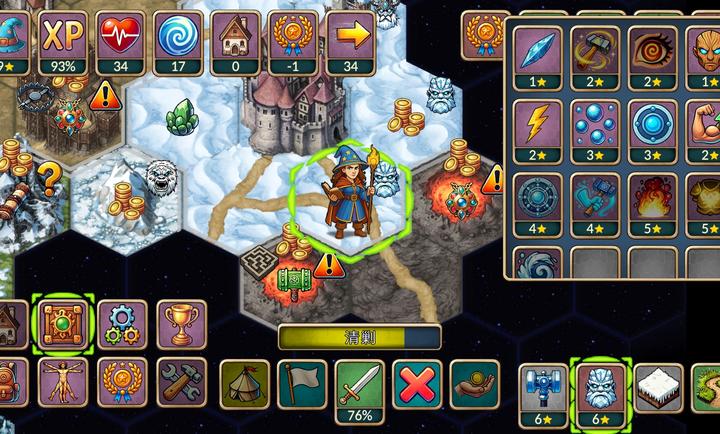Click the red heart health icon
720x434 pixels.
pos(120,42)
